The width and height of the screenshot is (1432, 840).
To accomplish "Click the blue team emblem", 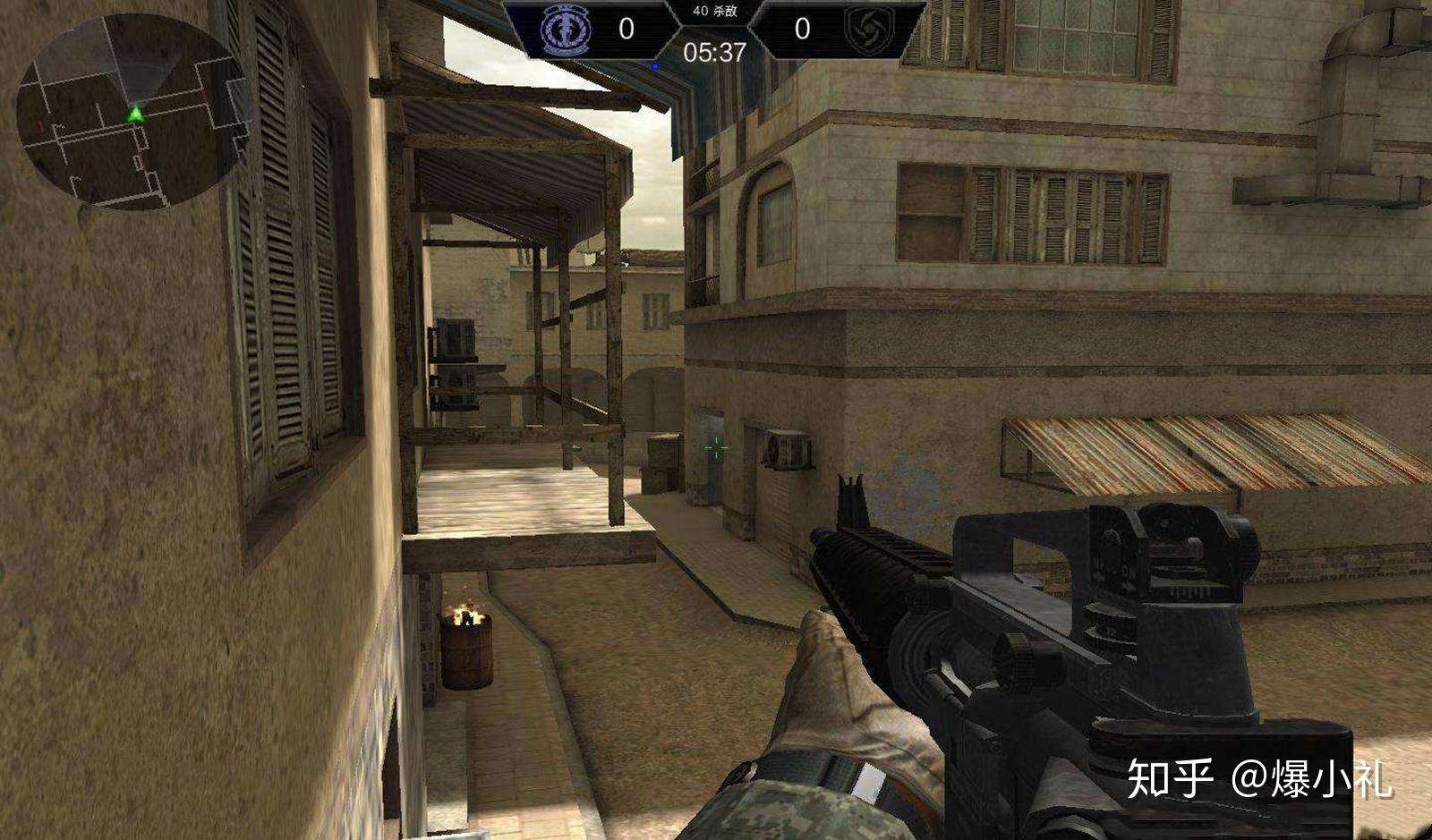I will coord(567,30).
